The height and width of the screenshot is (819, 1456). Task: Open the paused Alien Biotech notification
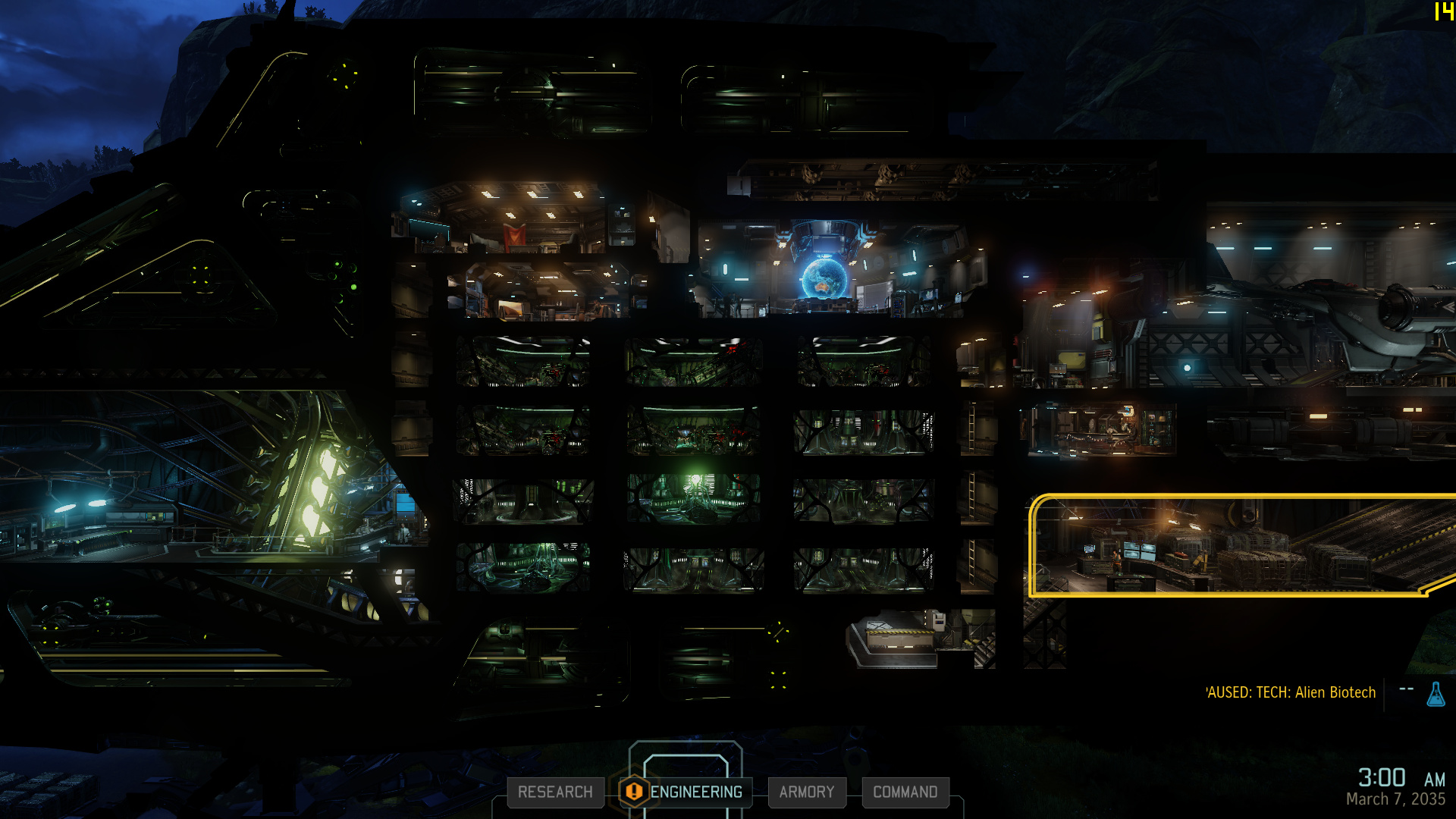pyautogui.click(x=1291, y=692)
